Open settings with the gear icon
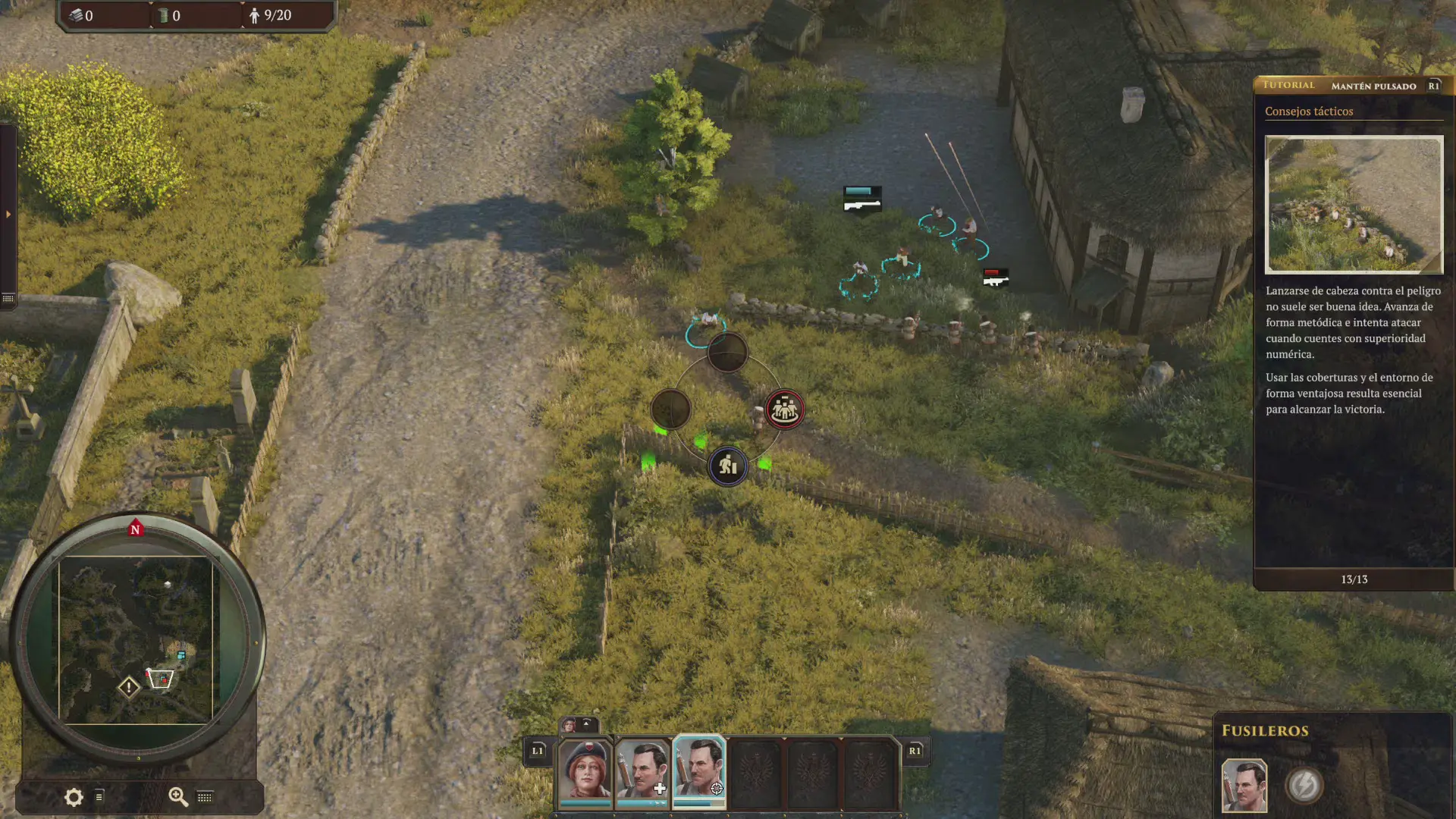 pyautogui.click(x=74, y=797)
